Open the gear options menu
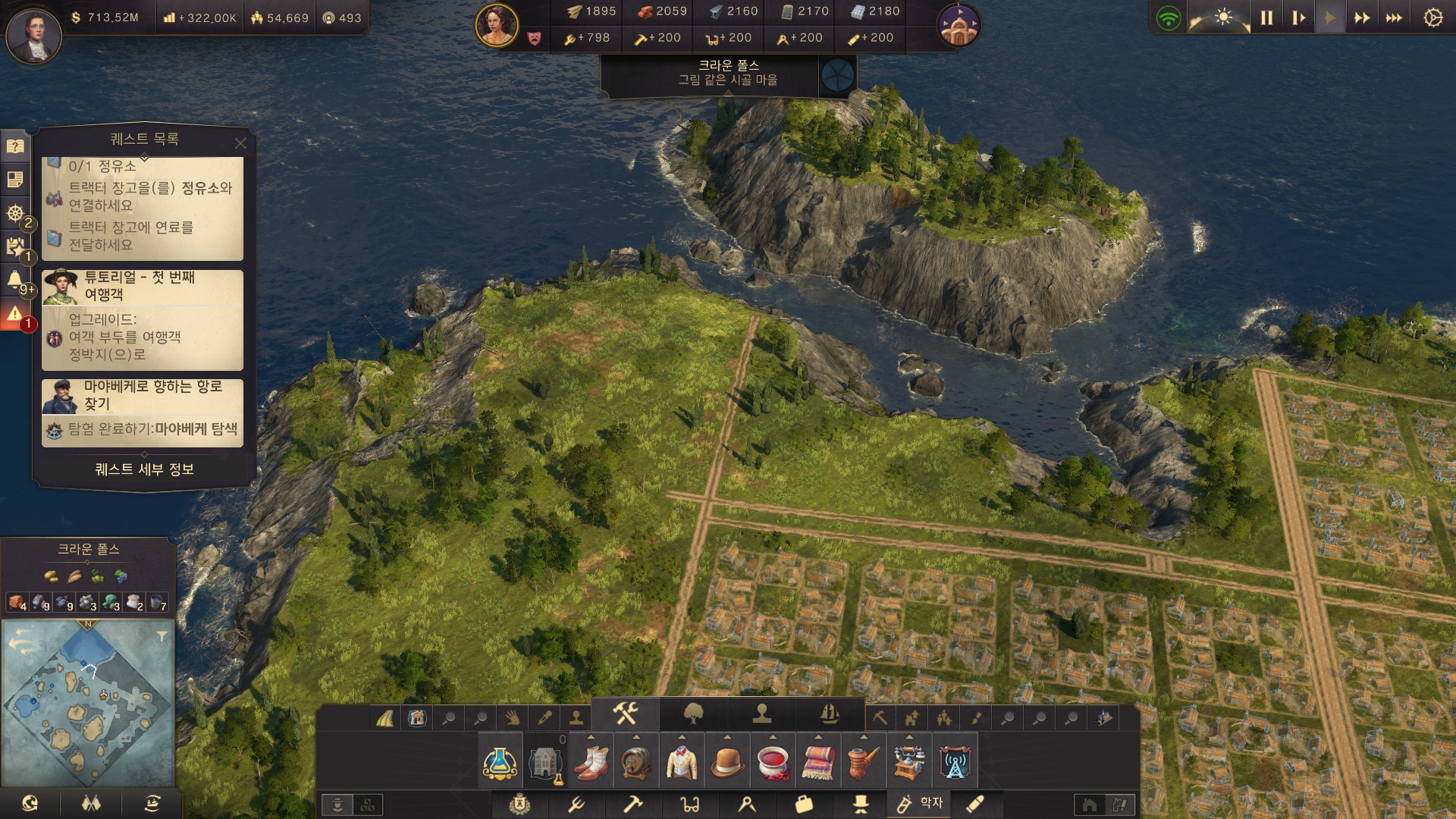This screenshot has width=1456, height=819. 1432,17
